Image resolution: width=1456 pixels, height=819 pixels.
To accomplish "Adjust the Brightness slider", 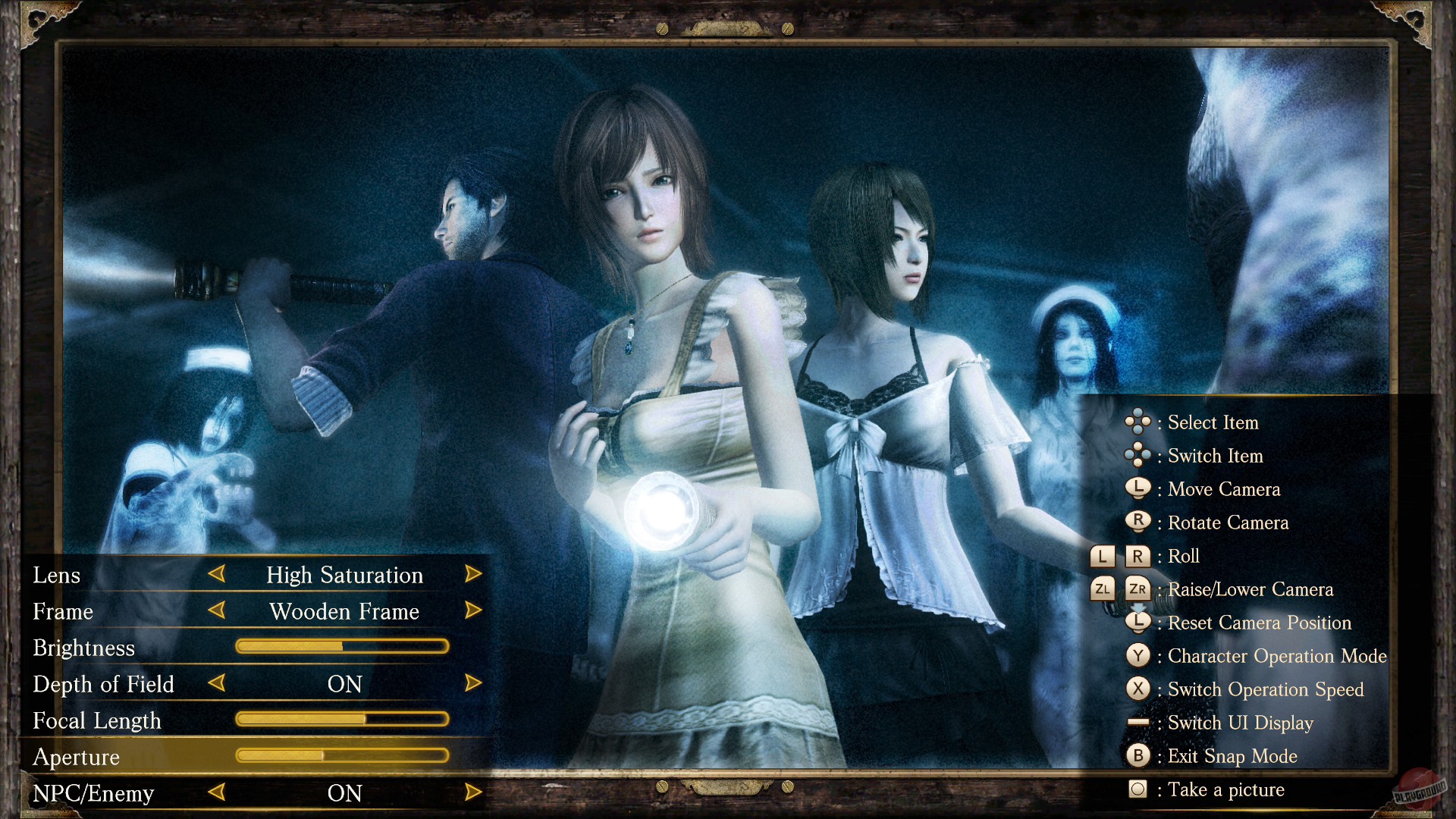I will pyautogui.click(x=343, y=646).
